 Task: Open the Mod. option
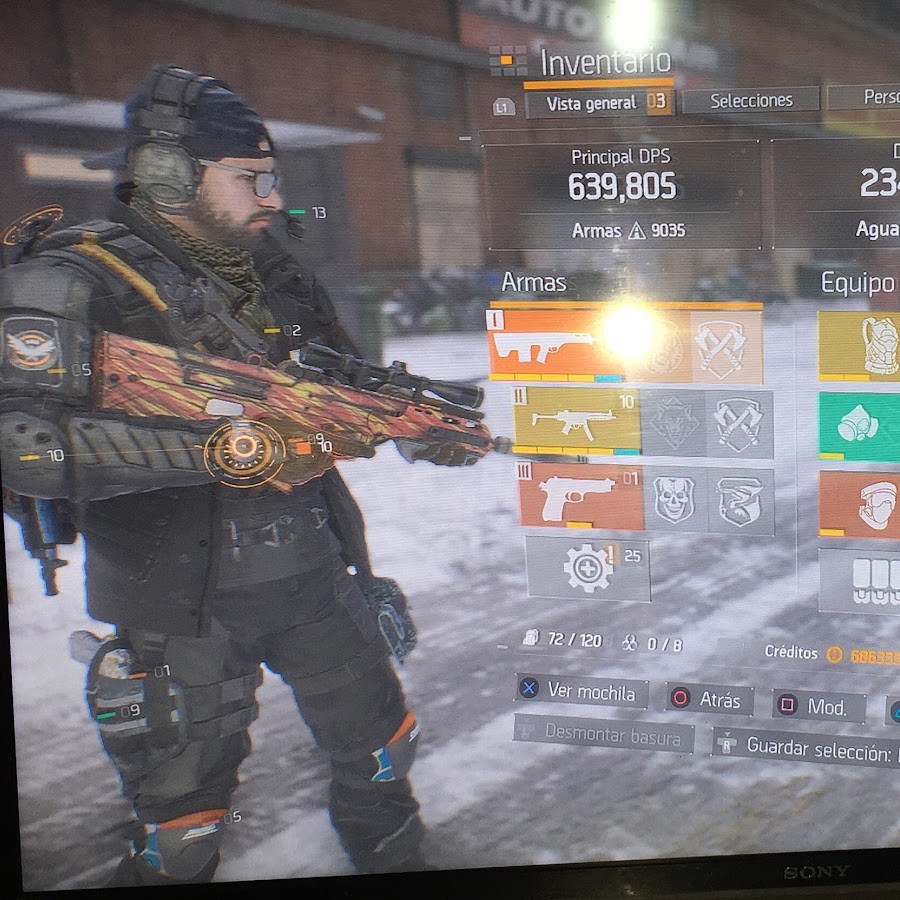[818, 706]
